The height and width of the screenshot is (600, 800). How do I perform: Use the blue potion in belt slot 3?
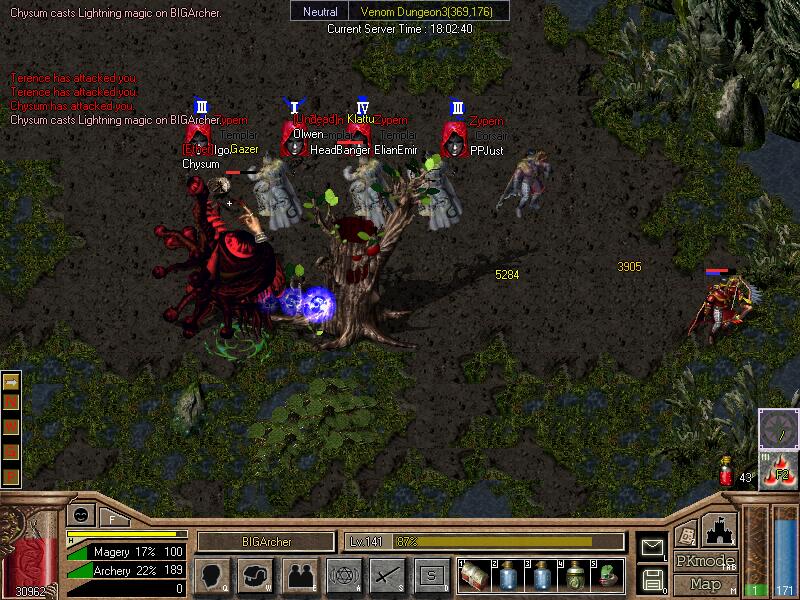click(542, 575)
